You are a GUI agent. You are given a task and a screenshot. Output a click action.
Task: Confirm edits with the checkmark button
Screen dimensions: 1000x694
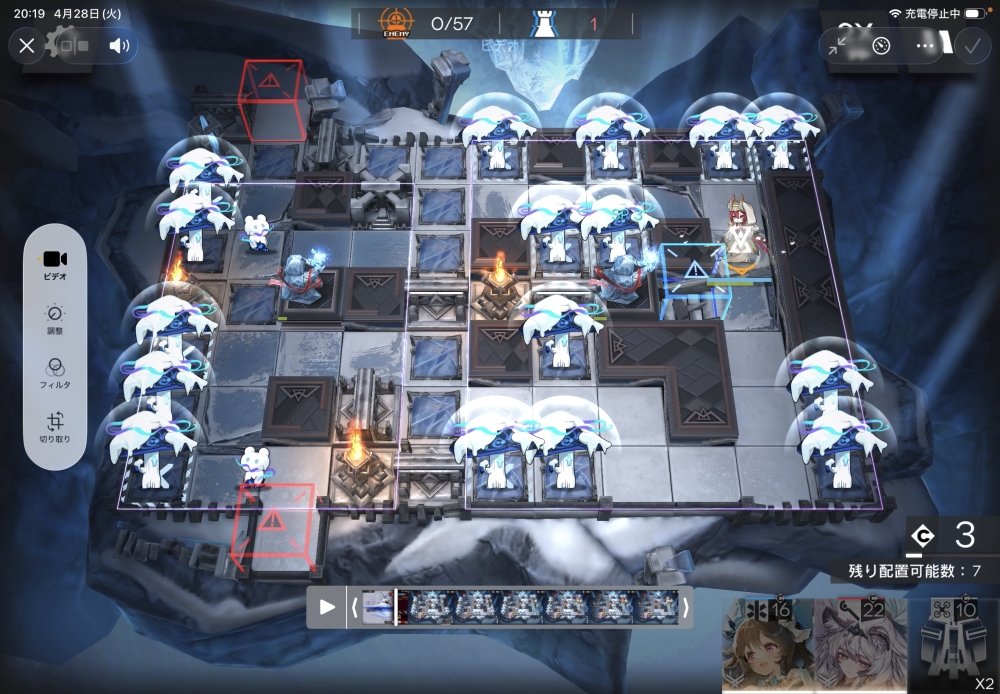click(971, 45)
